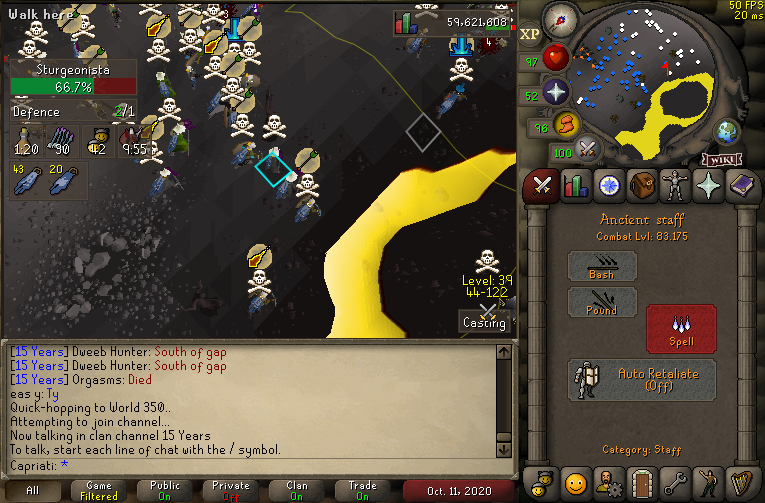This screenshot has height=503, width=765.
Task: Toggle Auto Retaliate on
Action: pos(642,379)
